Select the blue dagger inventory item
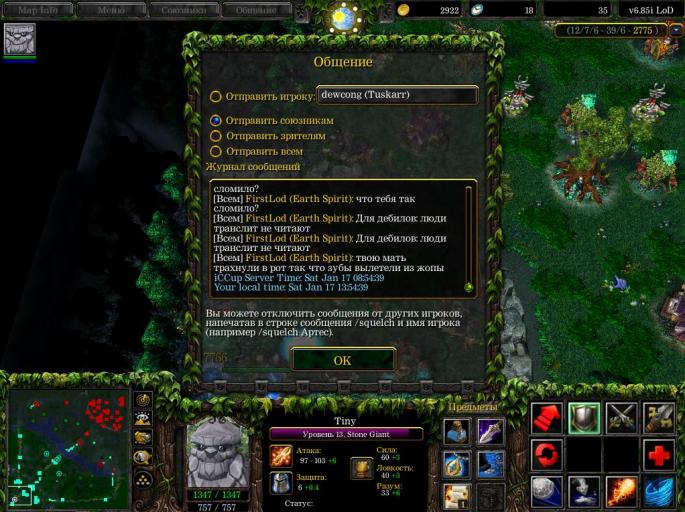This screenshot has height=512, width=685. tap(490, 431)
